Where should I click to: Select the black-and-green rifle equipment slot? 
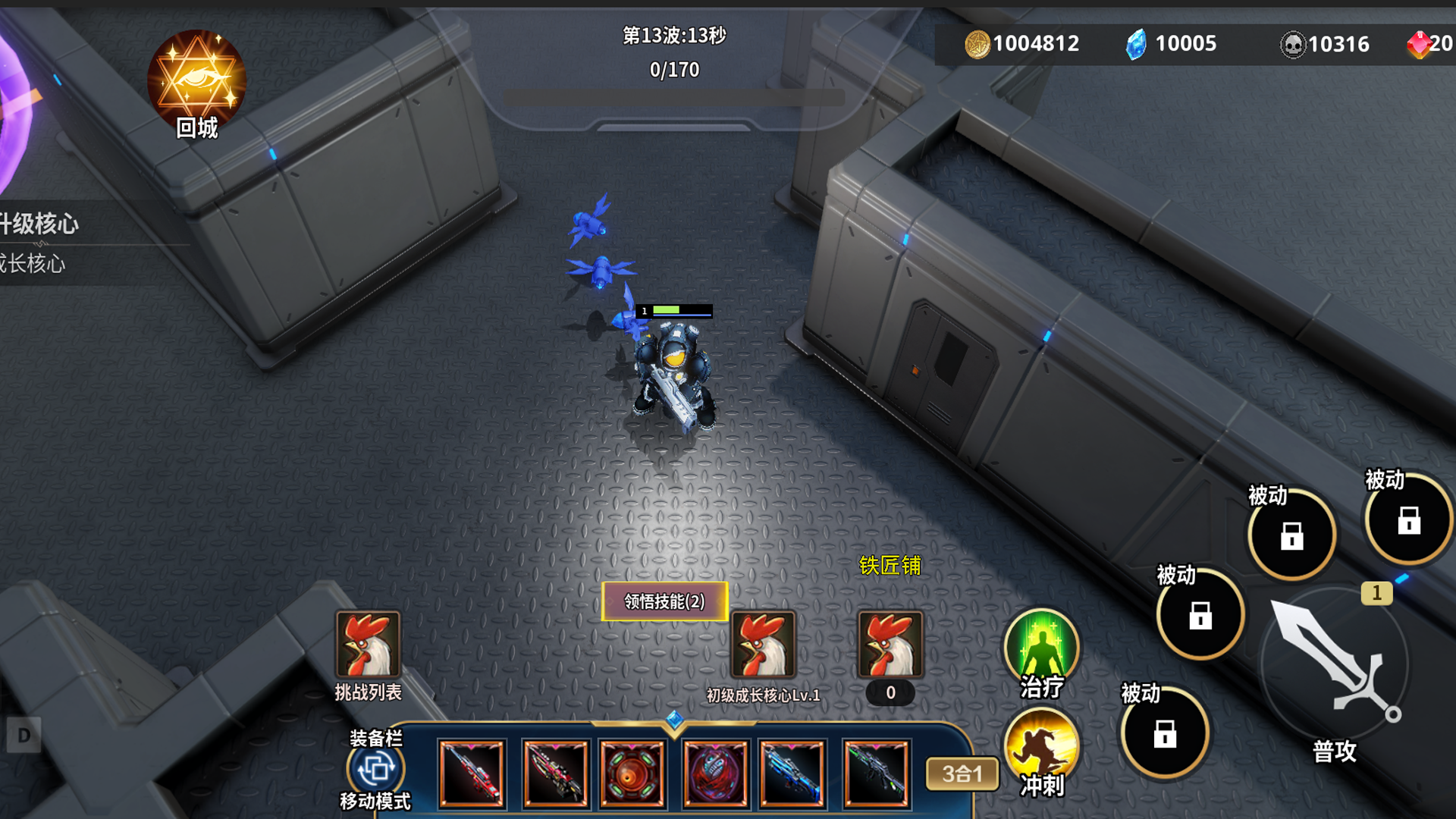(x=876, y=773)
